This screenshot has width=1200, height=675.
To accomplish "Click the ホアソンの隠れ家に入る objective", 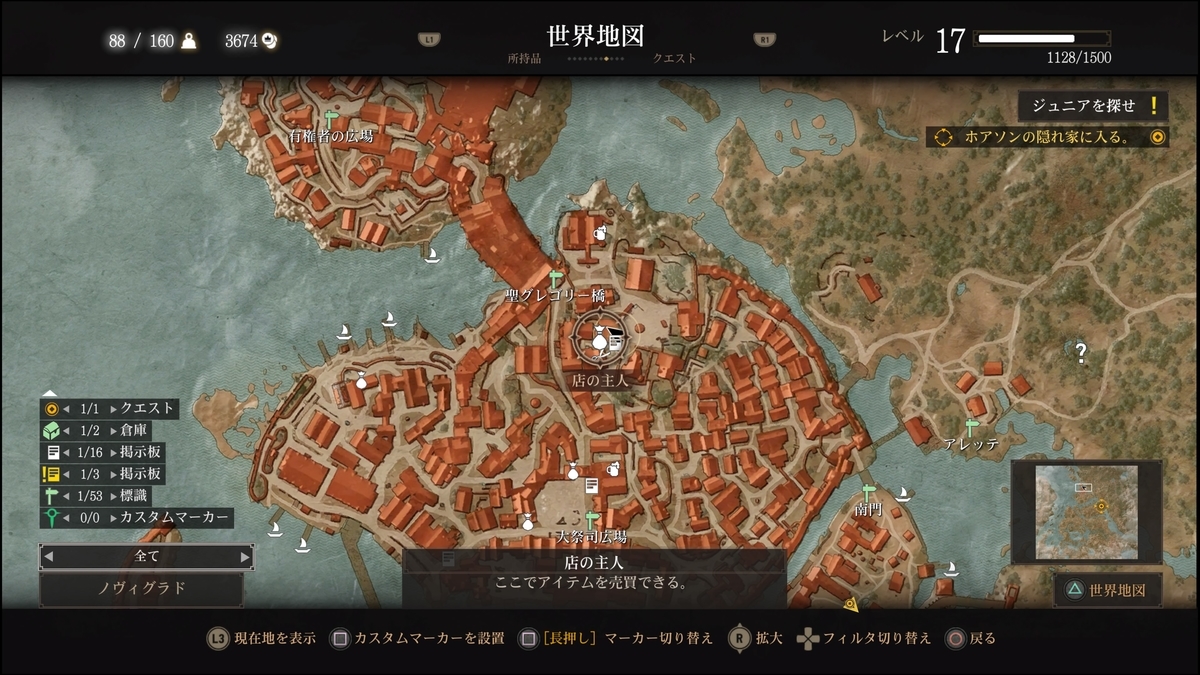I will 1047,137.
